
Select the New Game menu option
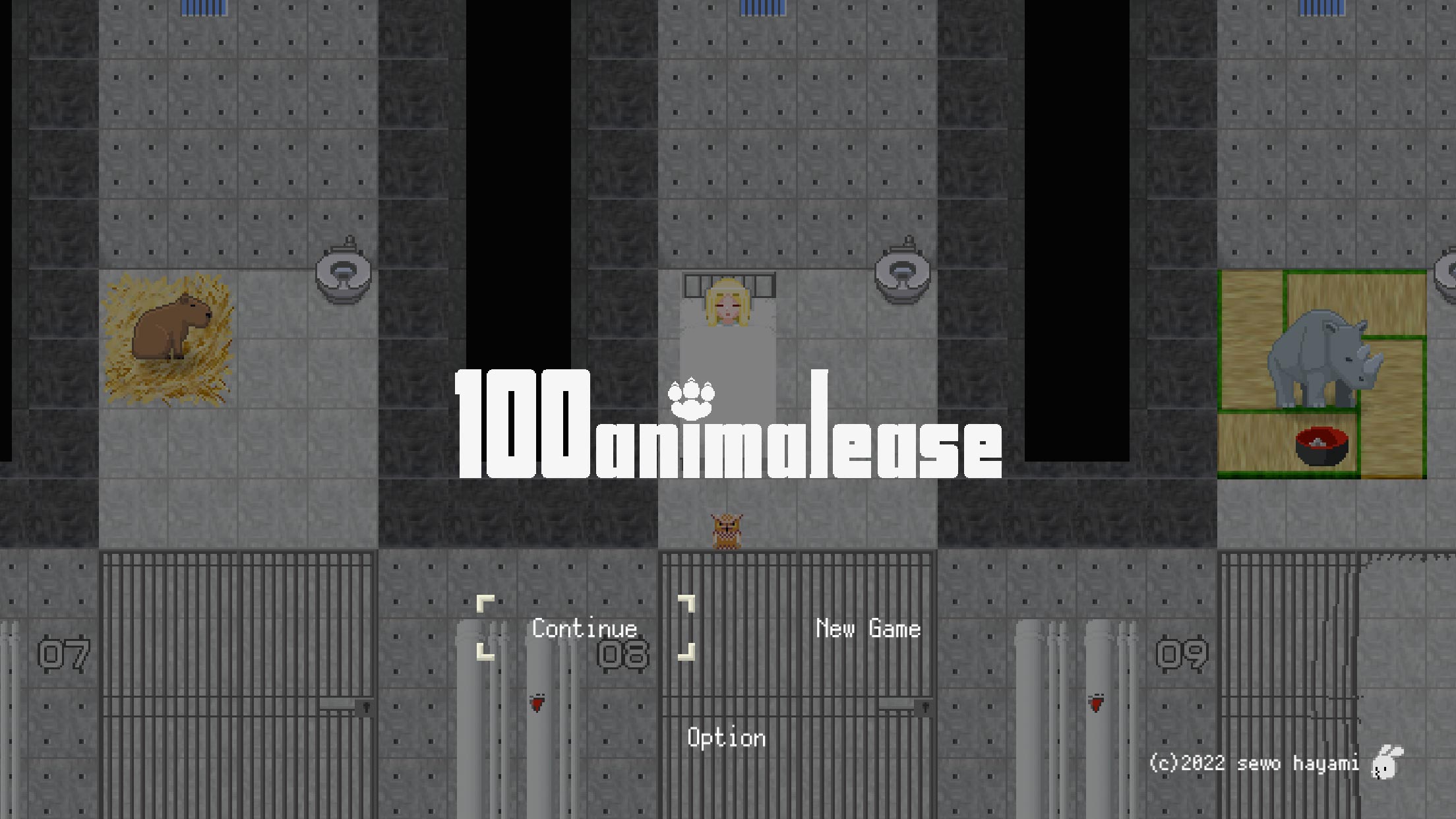pos(867,628)
